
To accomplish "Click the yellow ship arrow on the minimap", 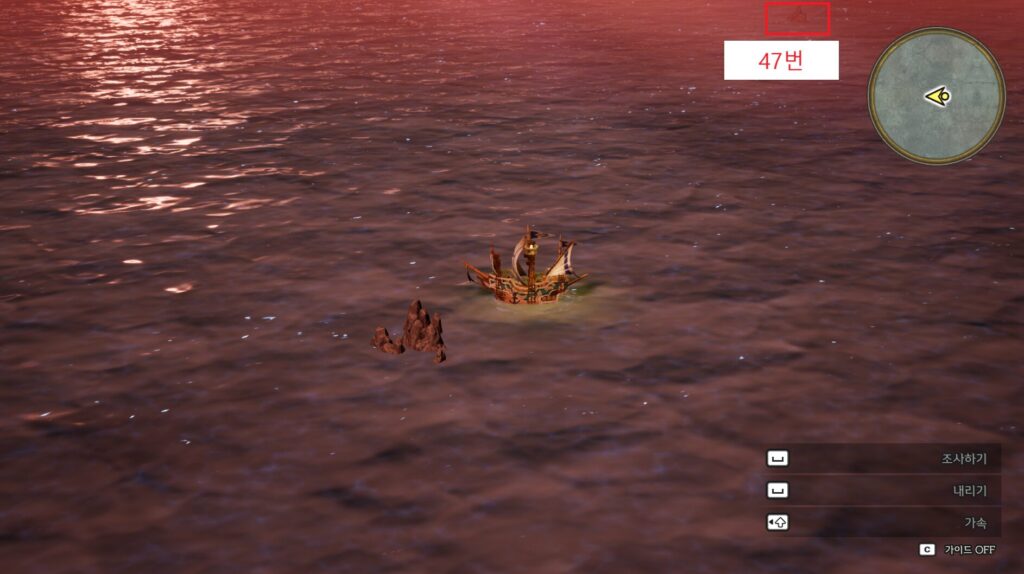I will [x=937, y=96].
